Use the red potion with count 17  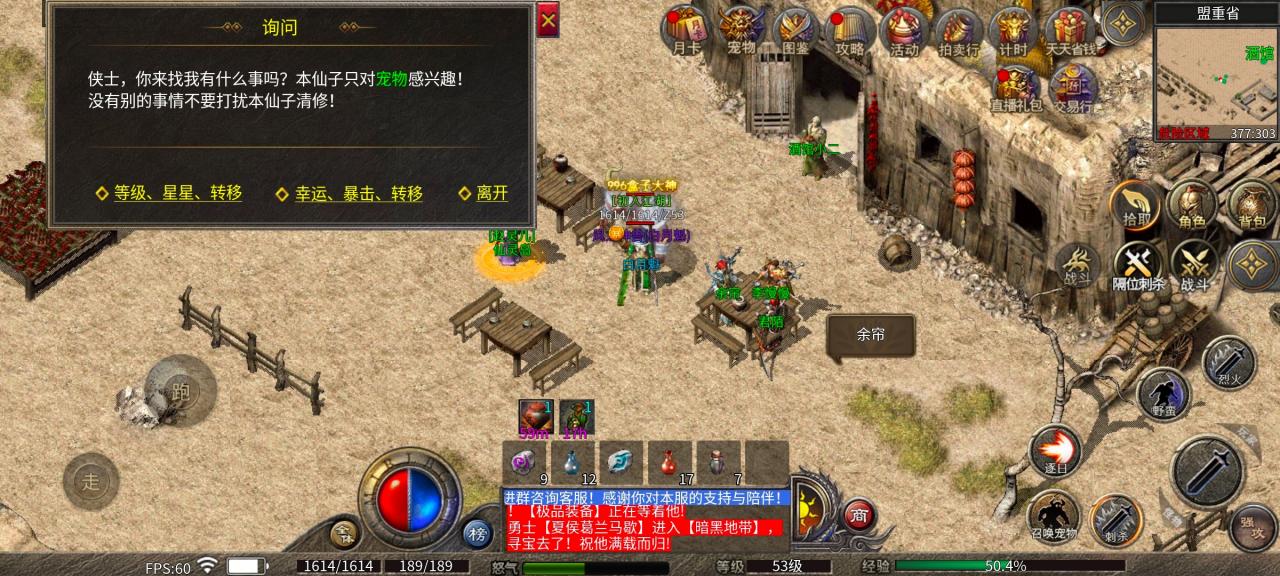coord(668,463)
